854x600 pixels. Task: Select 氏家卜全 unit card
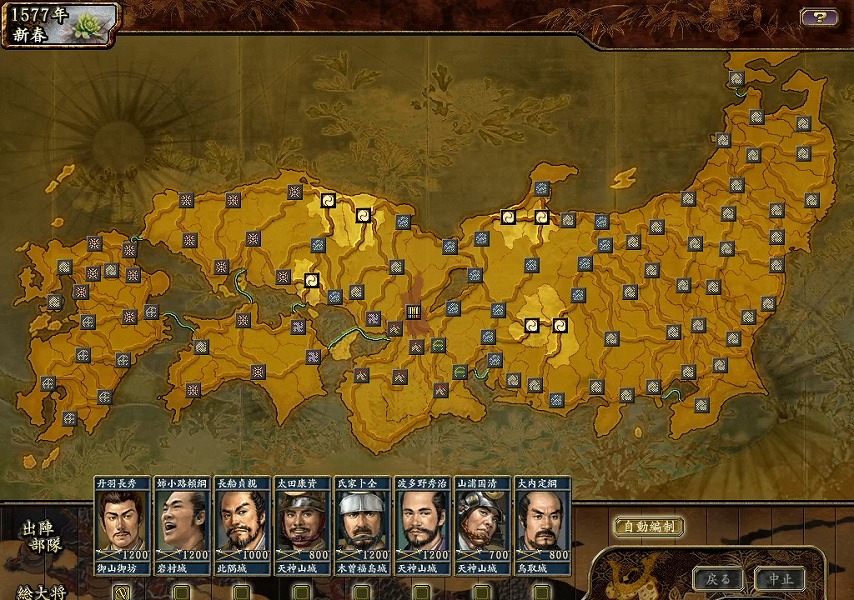pyautogui.click(x=362, y=525)
